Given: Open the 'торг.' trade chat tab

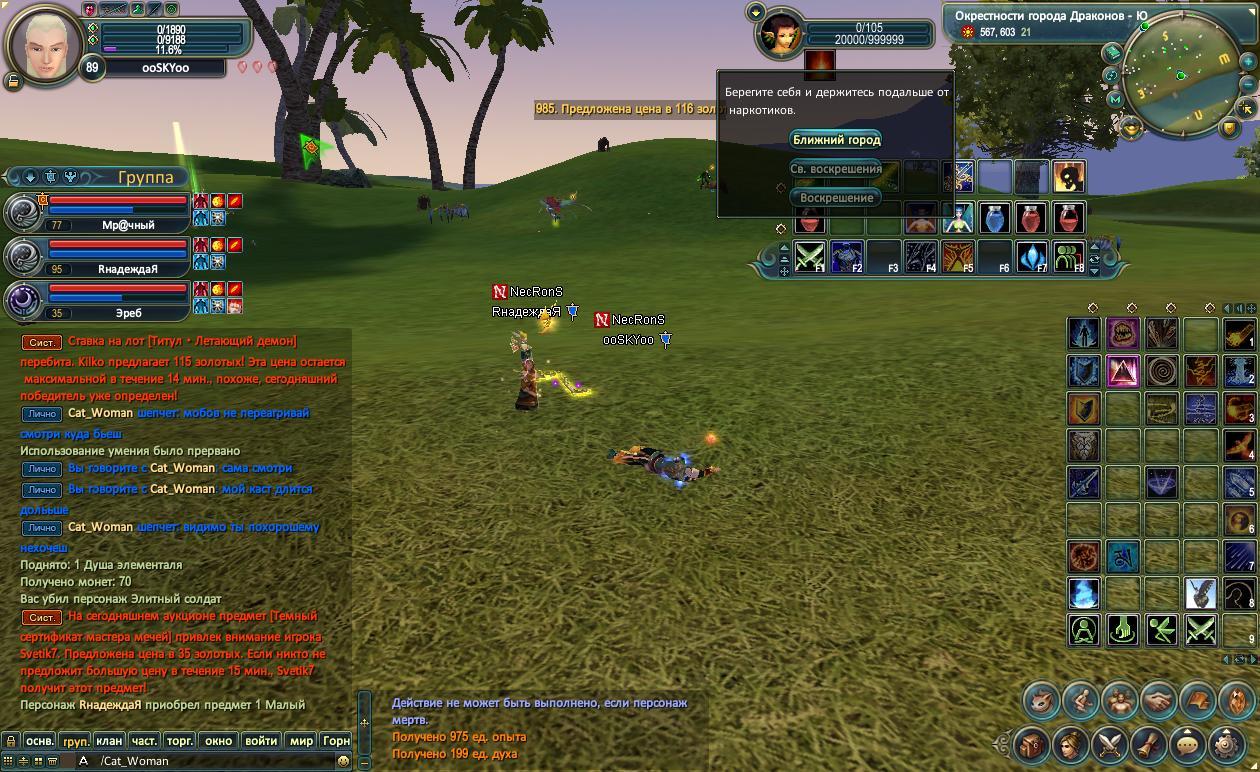Looking at the screenshot, I should [180, 741].
